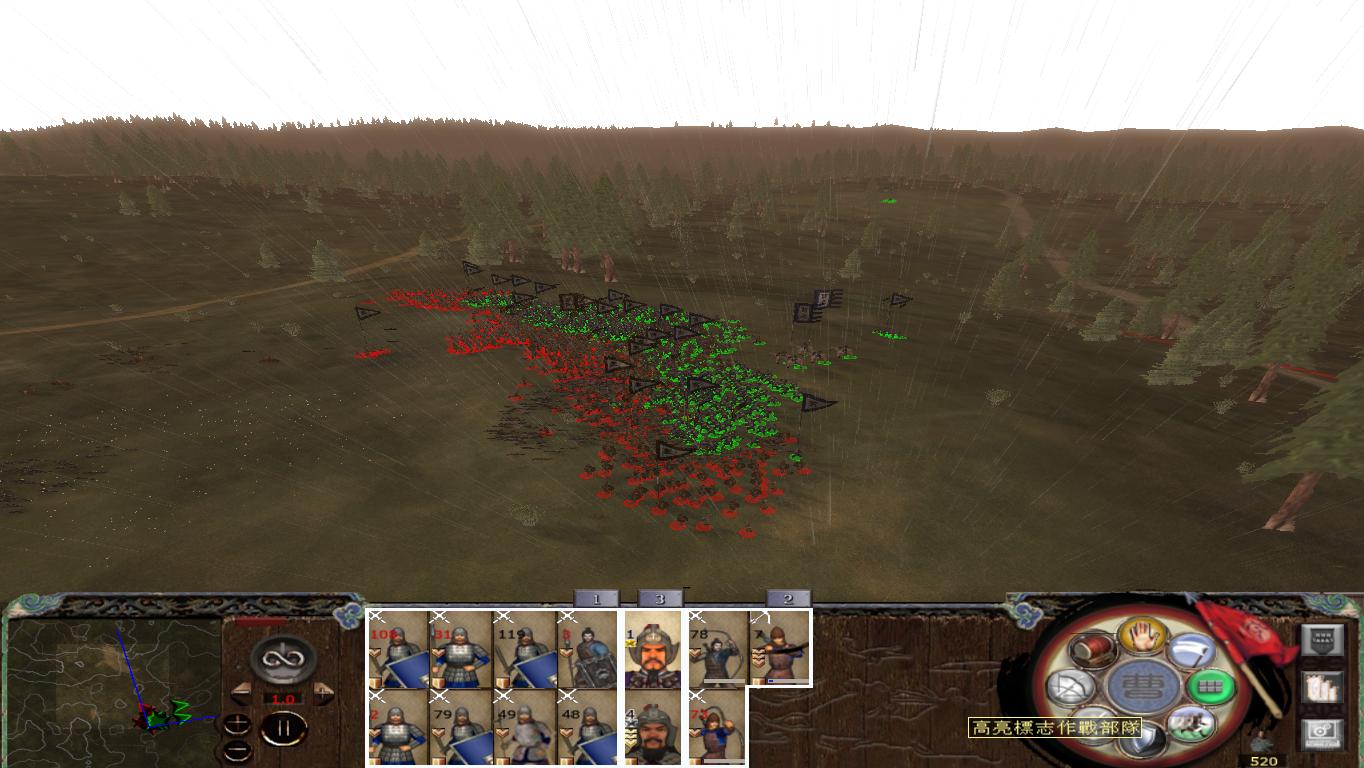Toggle the infinity unlimited-time button
Screen dimensions: 1364x768
pyautogui.click(x=282, y=659)
